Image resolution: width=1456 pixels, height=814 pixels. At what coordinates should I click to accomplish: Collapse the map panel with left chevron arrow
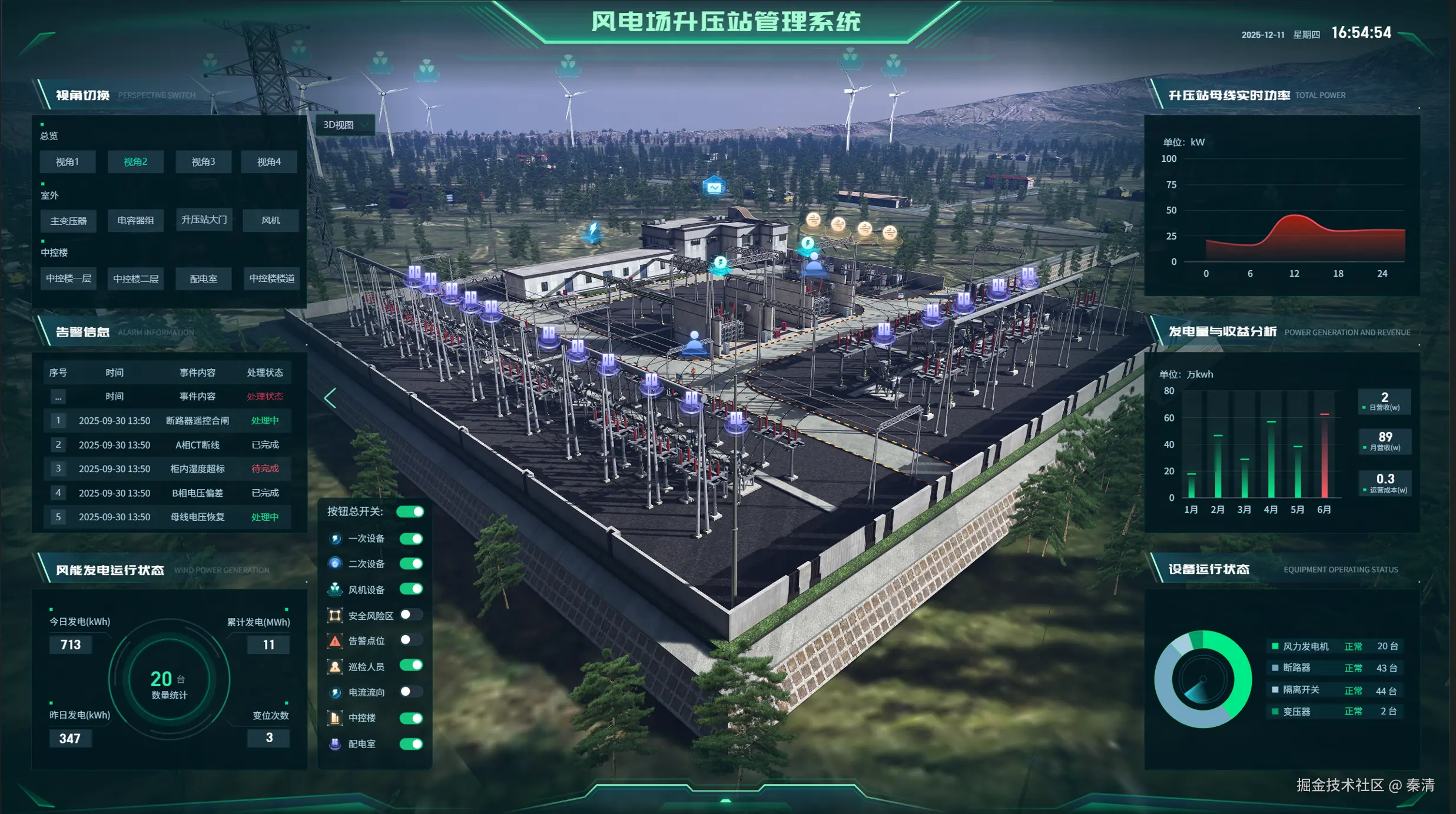click(330, 398)
